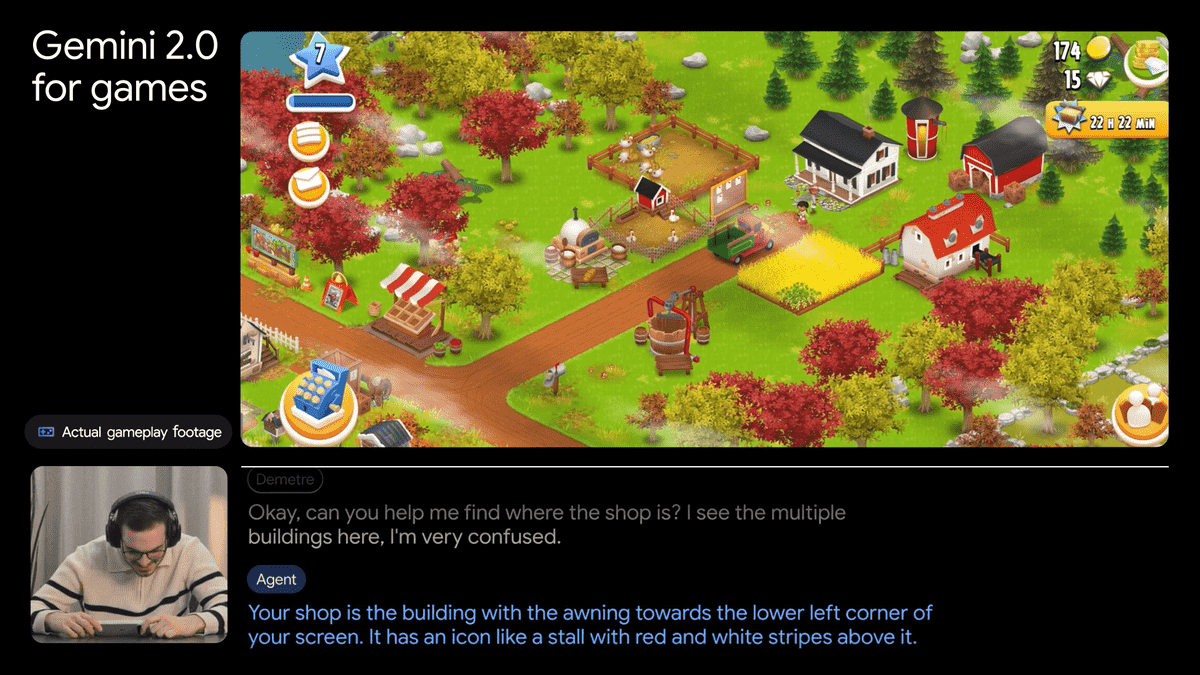This screenshot has width=1200, height=675.
Task: Open the envelope mail button
Action: pyautogui.click(x=309, y=185)
